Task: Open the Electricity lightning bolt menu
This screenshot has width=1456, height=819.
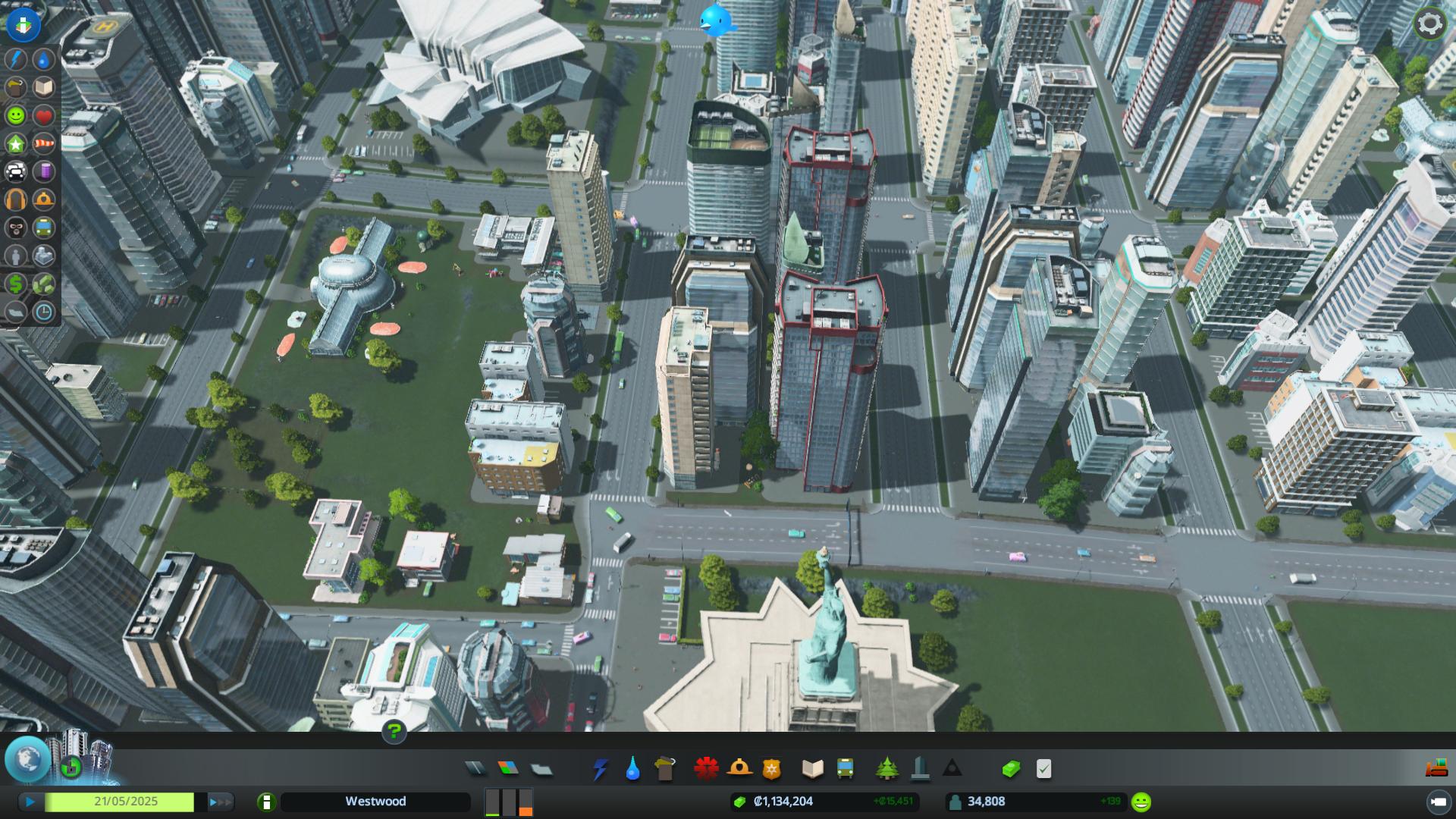Action: (600, 769)
